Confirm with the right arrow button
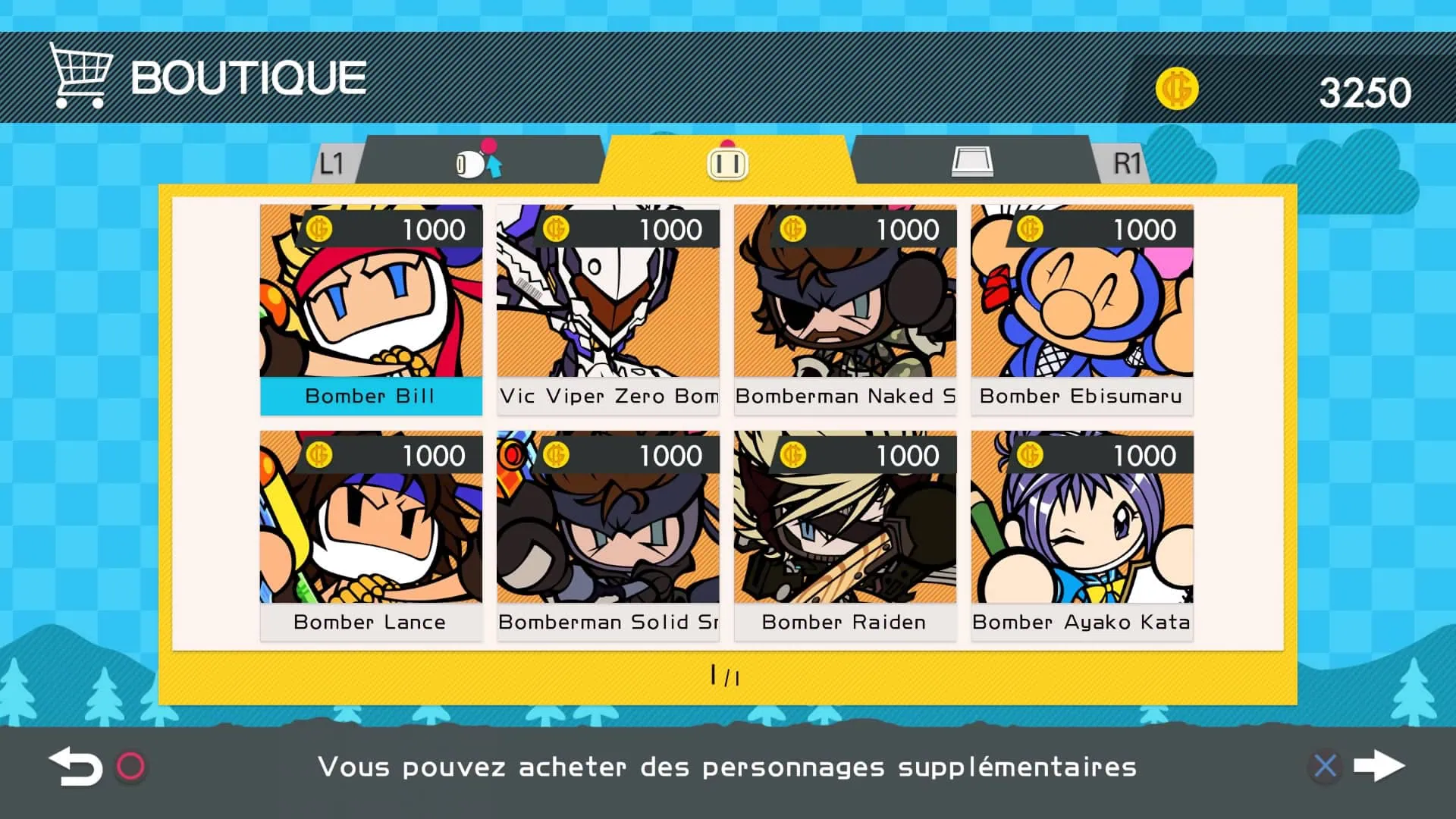Screen dimensions: 1456x819 (x=1379, y=766)
